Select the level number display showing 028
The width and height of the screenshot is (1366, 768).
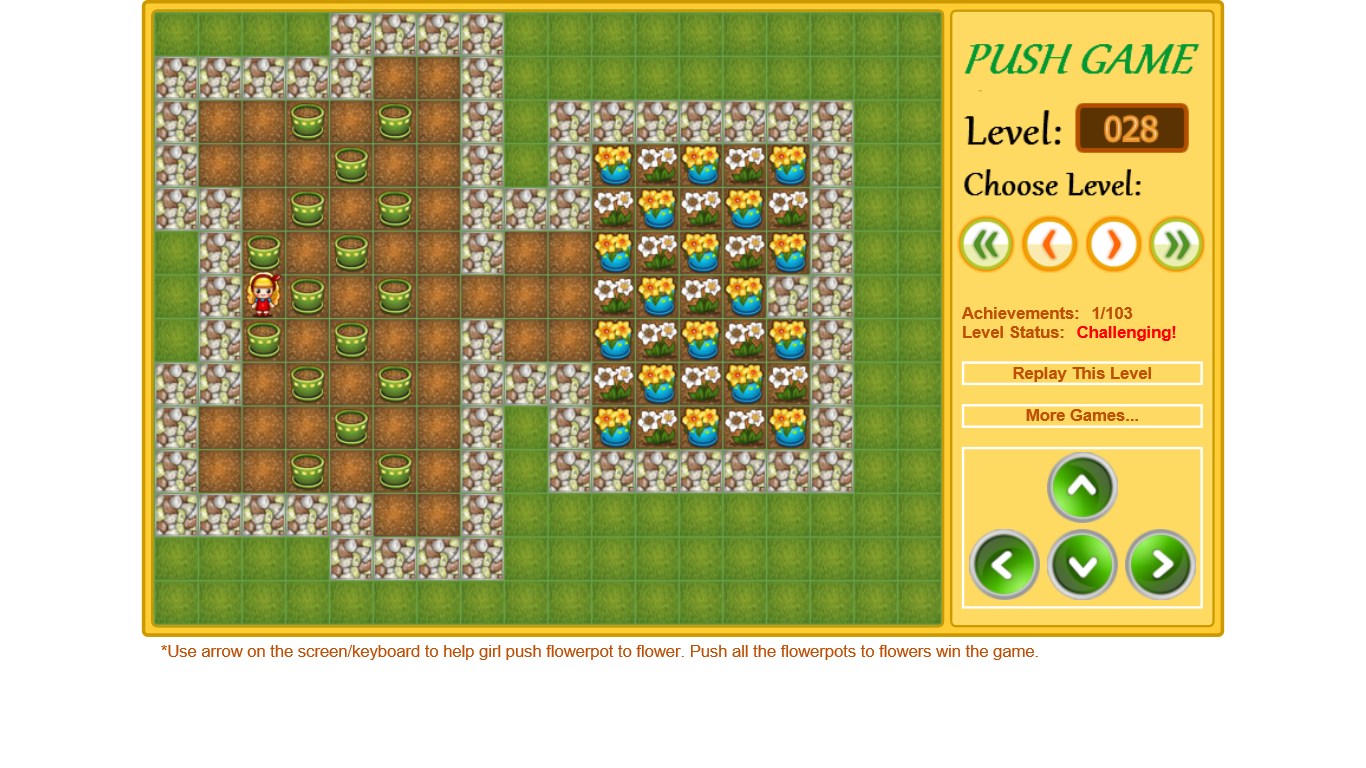click(1131, 128)
